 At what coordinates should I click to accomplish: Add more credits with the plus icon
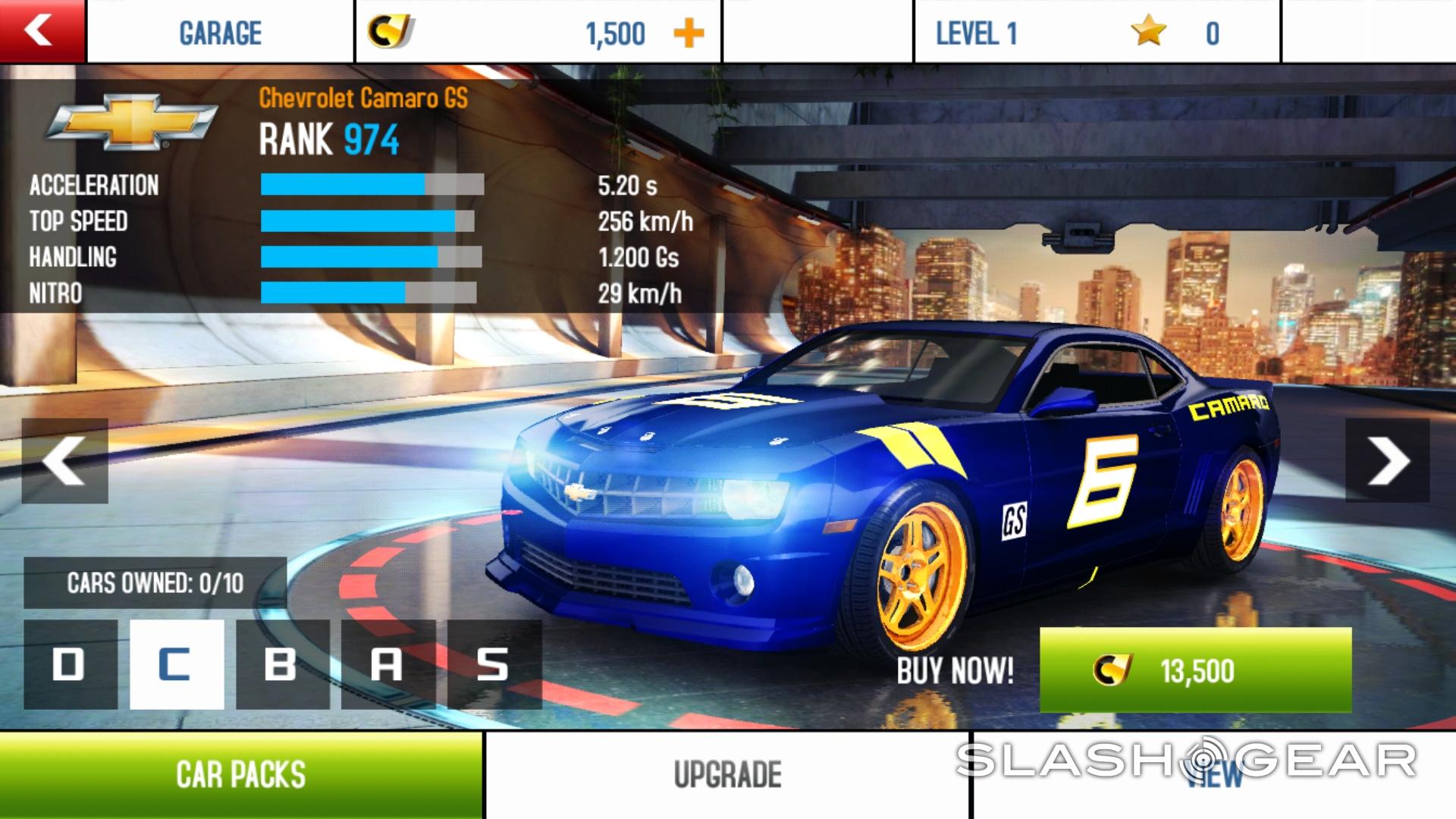689,33
